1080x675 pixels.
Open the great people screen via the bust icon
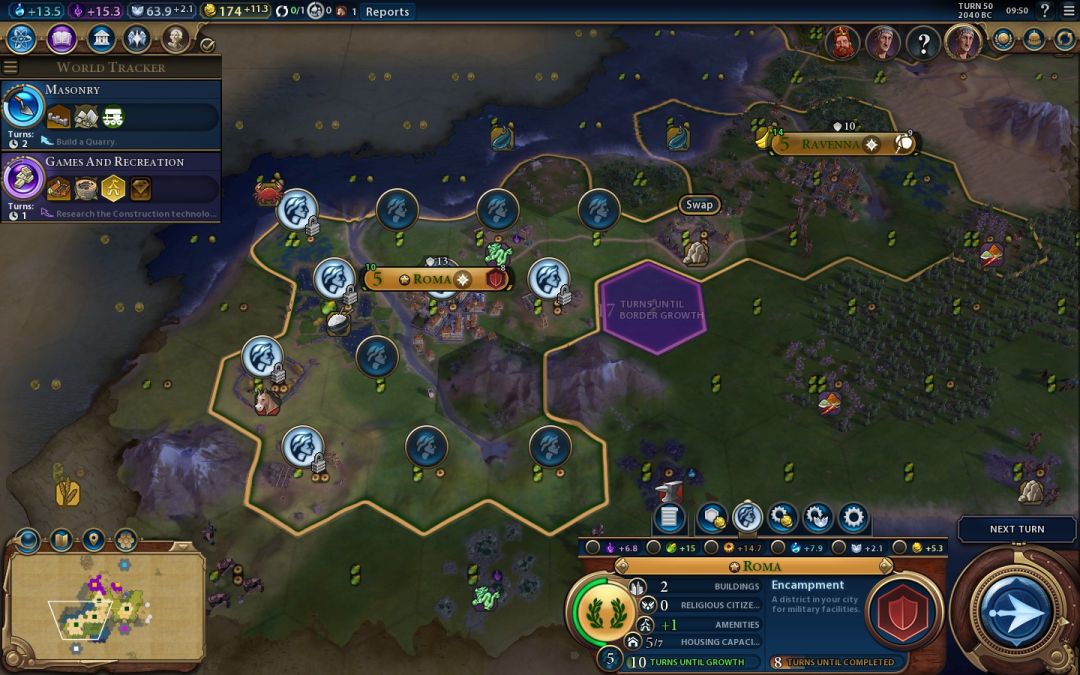[176, 39]
